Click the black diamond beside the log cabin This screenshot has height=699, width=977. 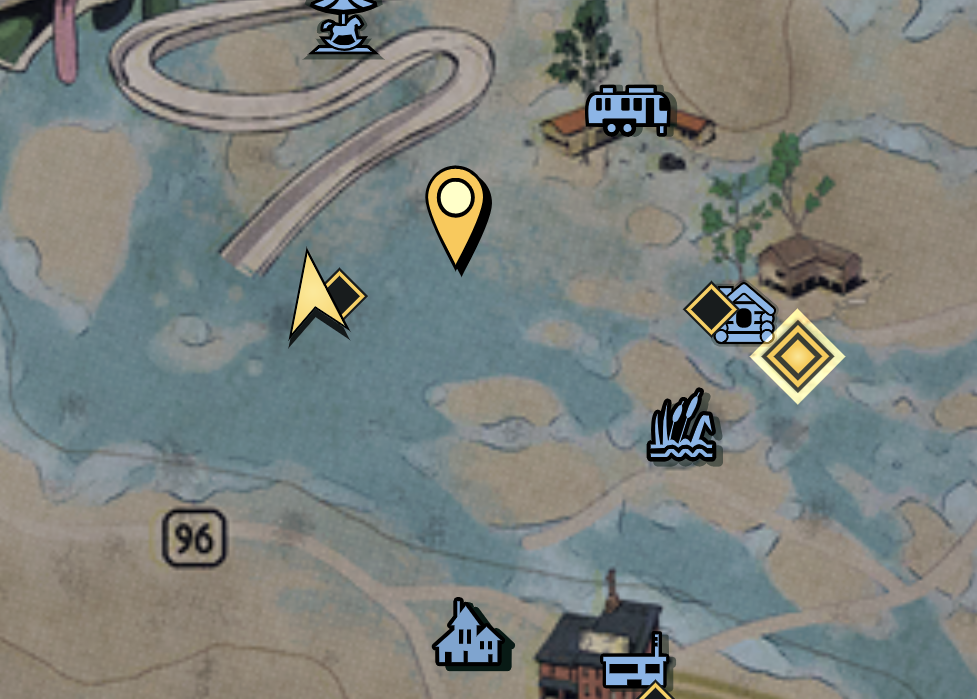(x=709, y=308)
